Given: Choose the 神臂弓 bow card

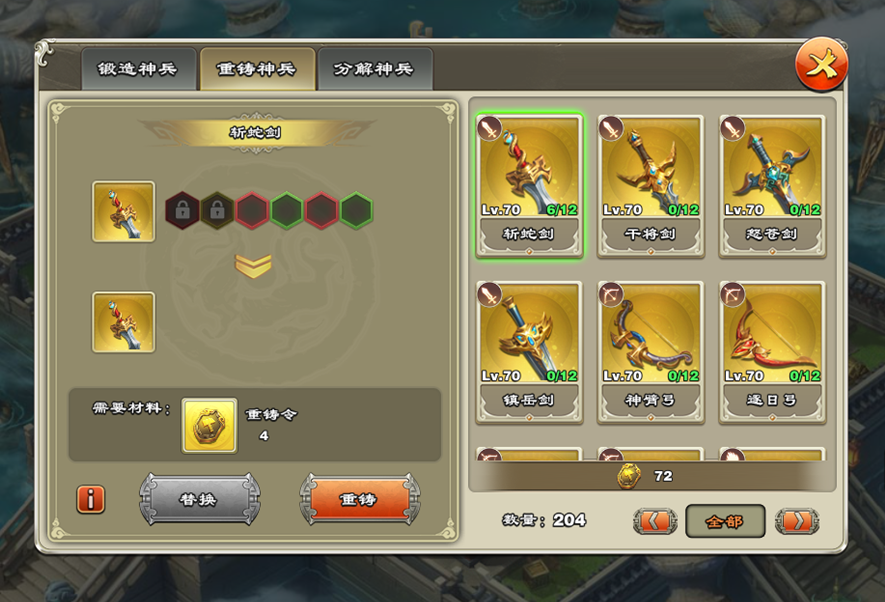Looking at the screenshot, I should (651, 351).
